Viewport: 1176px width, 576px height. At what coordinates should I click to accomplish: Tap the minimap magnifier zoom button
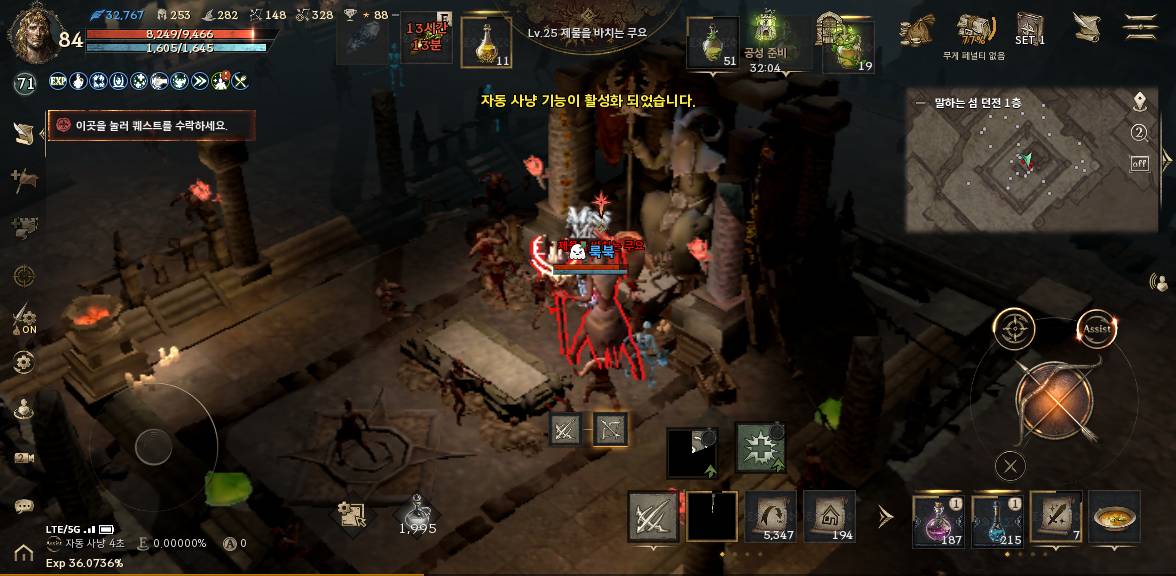(x=1139, y=133)
